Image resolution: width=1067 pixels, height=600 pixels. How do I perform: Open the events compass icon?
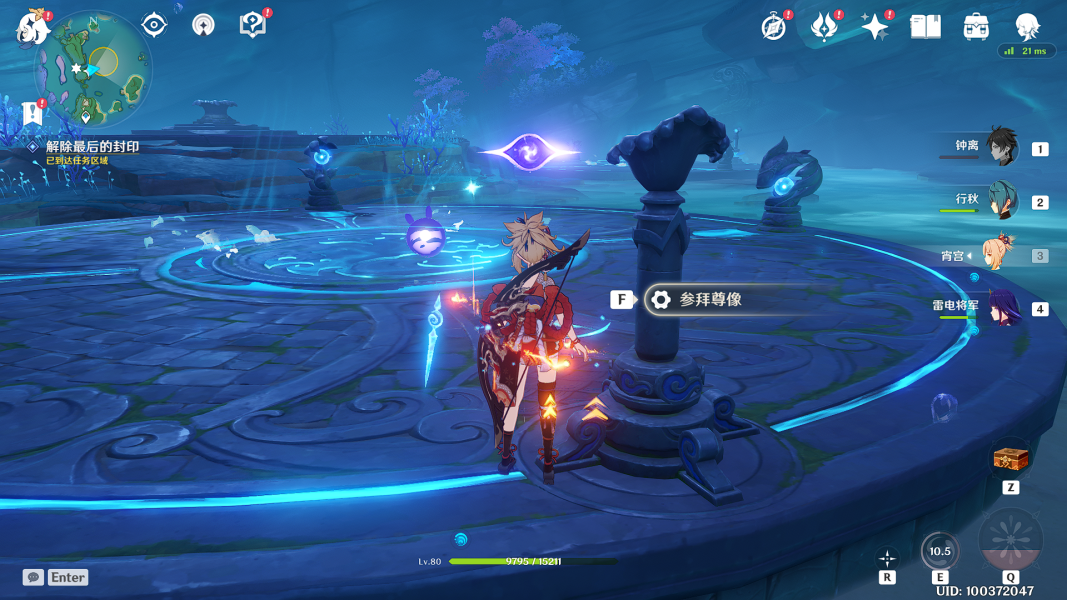tap(773, 27)
